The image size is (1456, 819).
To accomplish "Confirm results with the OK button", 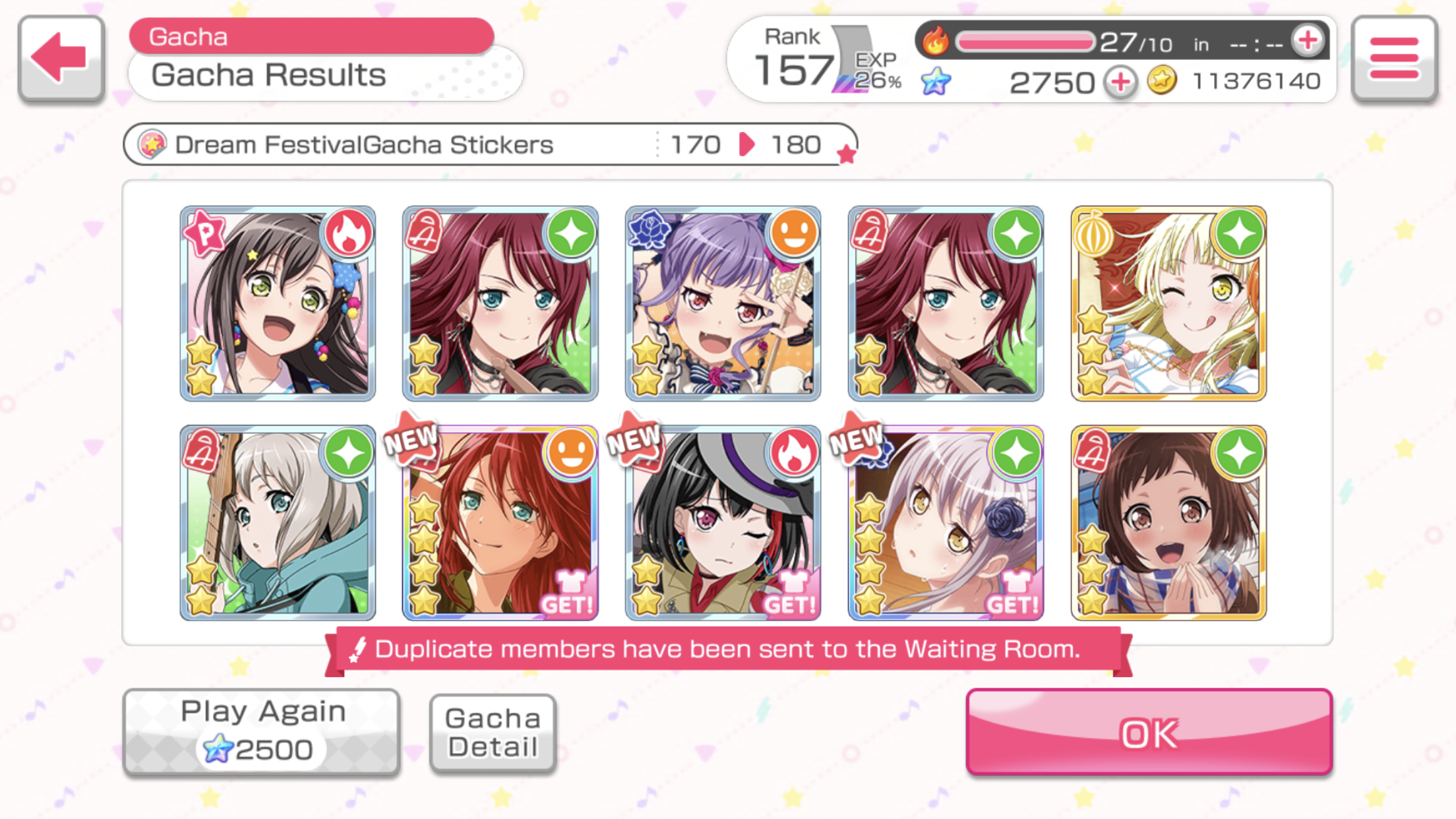I will (1149, 732).
